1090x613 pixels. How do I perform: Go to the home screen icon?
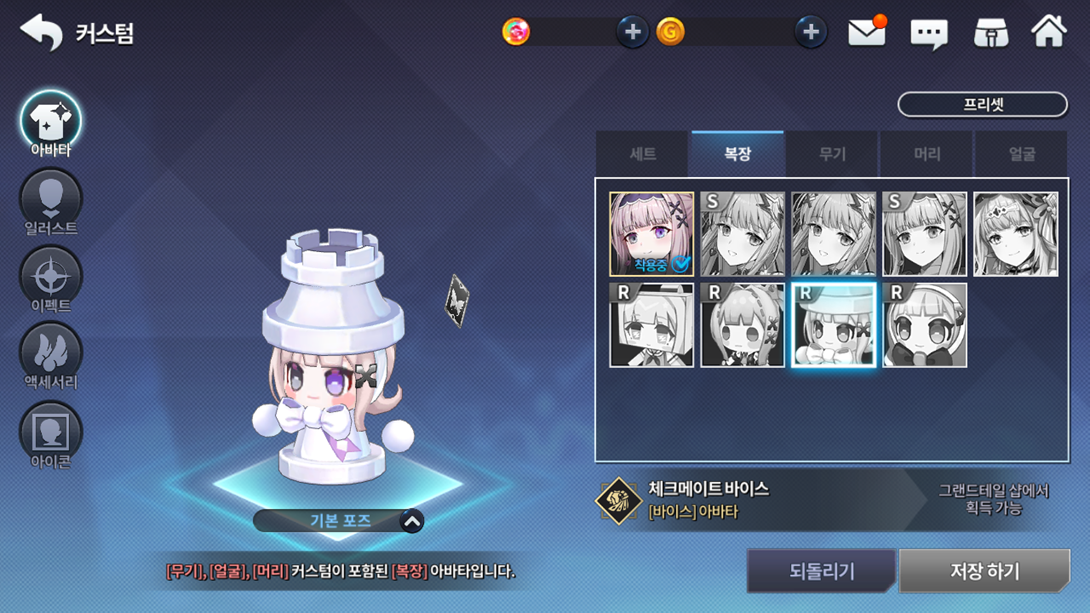click(1049, 32)
